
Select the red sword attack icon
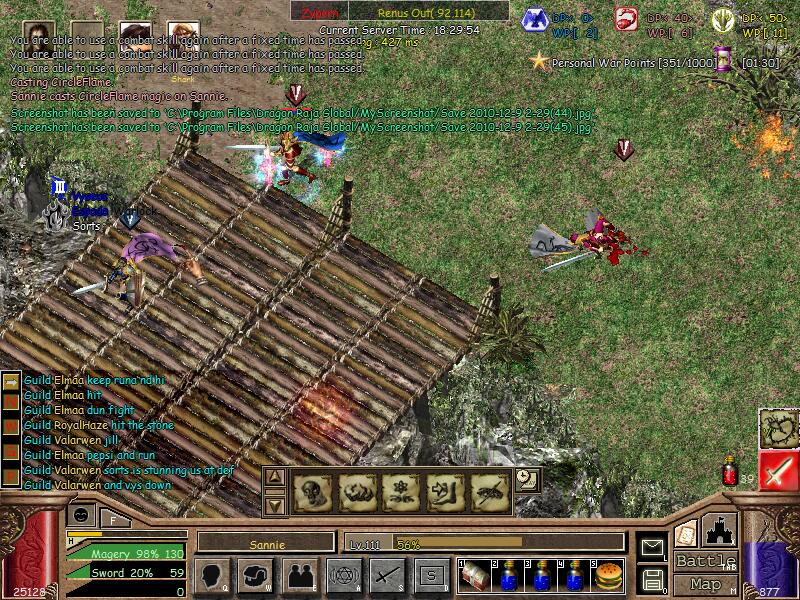pos(778,472)
